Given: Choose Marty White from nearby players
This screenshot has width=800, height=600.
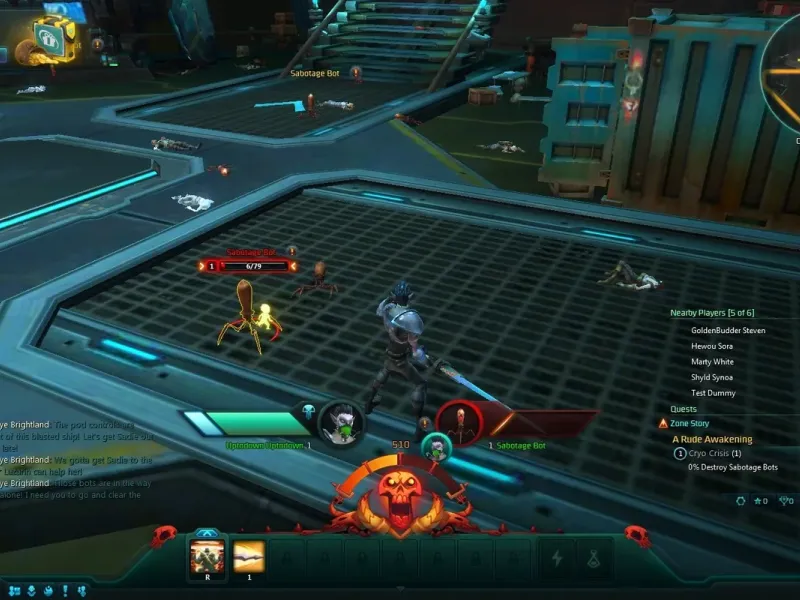Looking at the screenshot, I should pyautogui.click(x=712, y=362).
